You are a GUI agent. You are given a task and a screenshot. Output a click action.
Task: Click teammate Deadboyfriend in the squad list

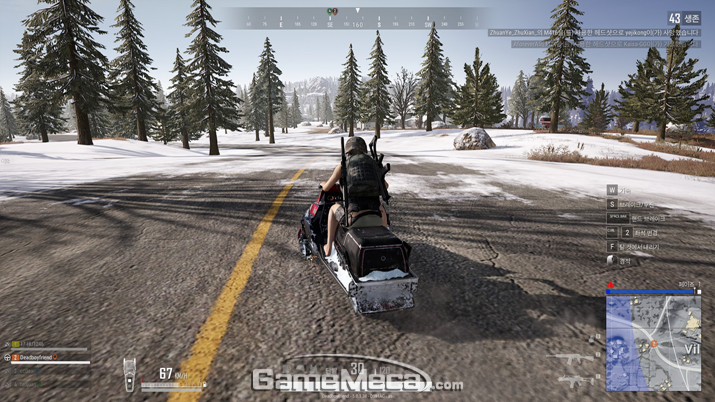(36, 357)
